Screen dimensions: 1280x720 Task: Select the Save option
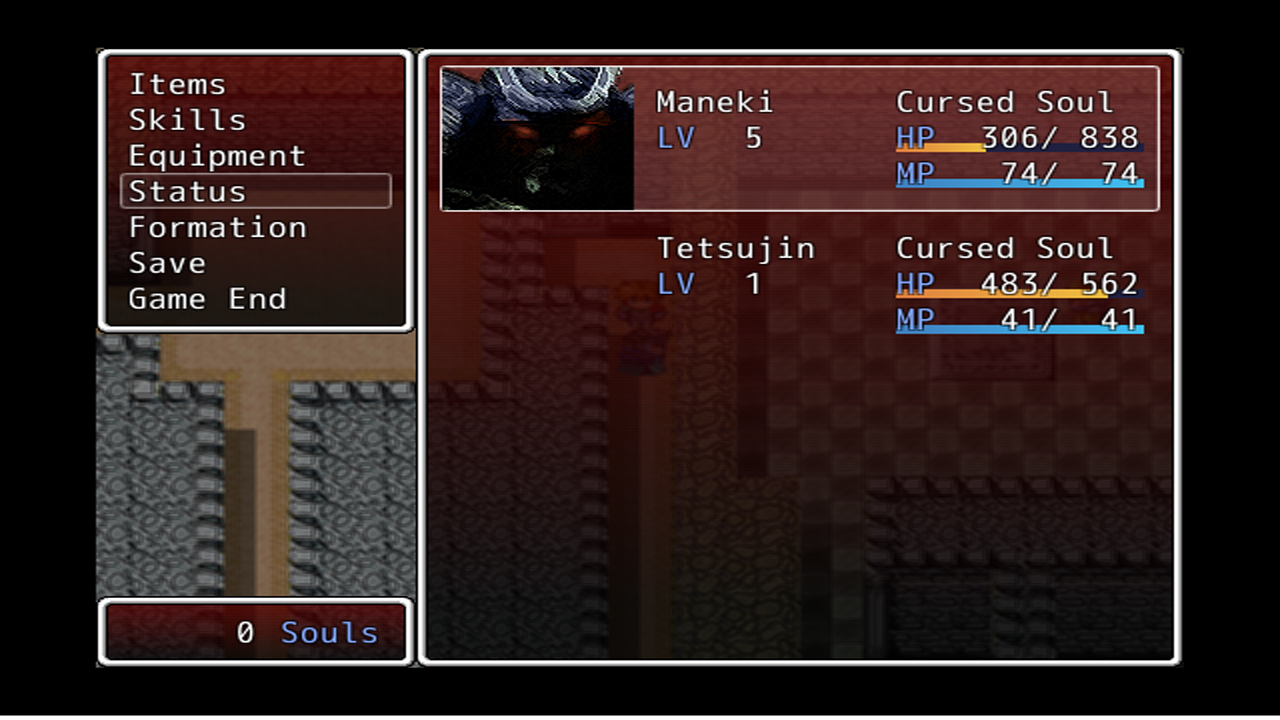167,262
